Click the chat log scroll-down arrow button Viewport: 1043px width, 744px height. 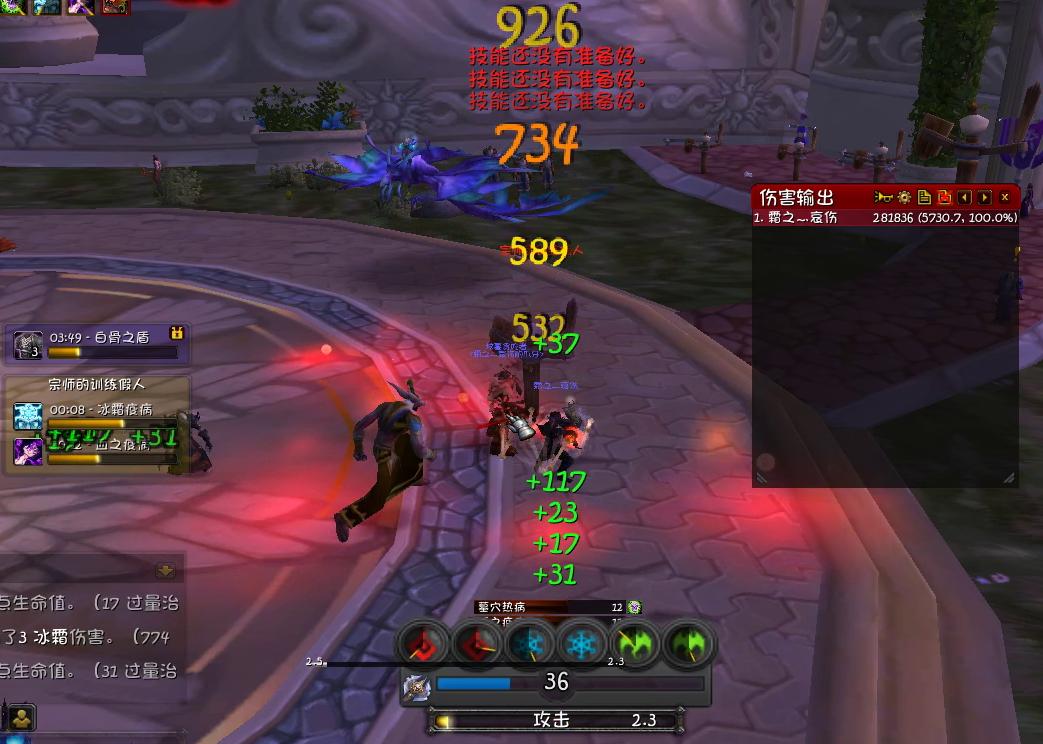point(166,570)
